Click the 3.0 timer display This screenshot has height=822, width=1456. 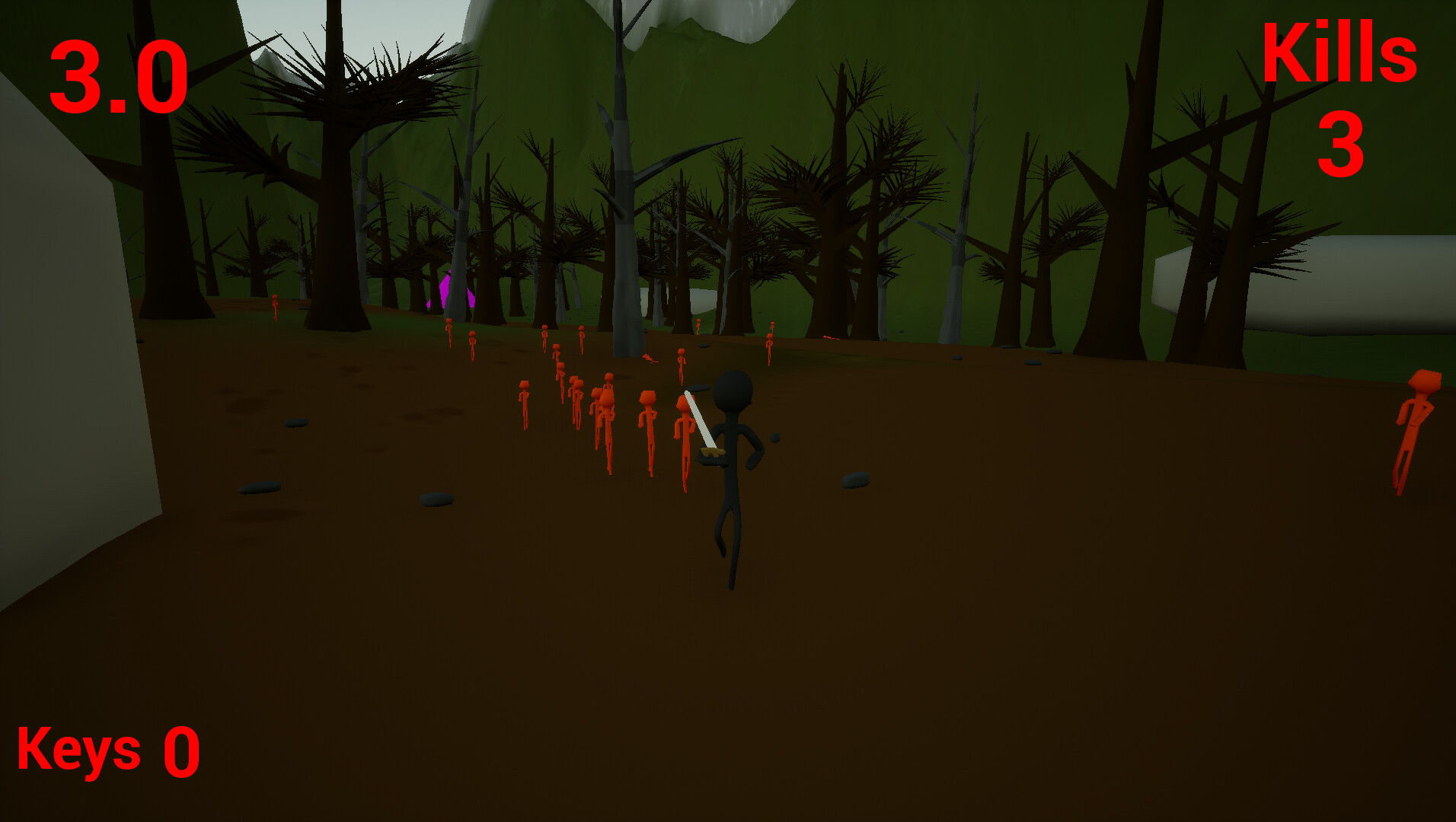(x=118, y=76)
